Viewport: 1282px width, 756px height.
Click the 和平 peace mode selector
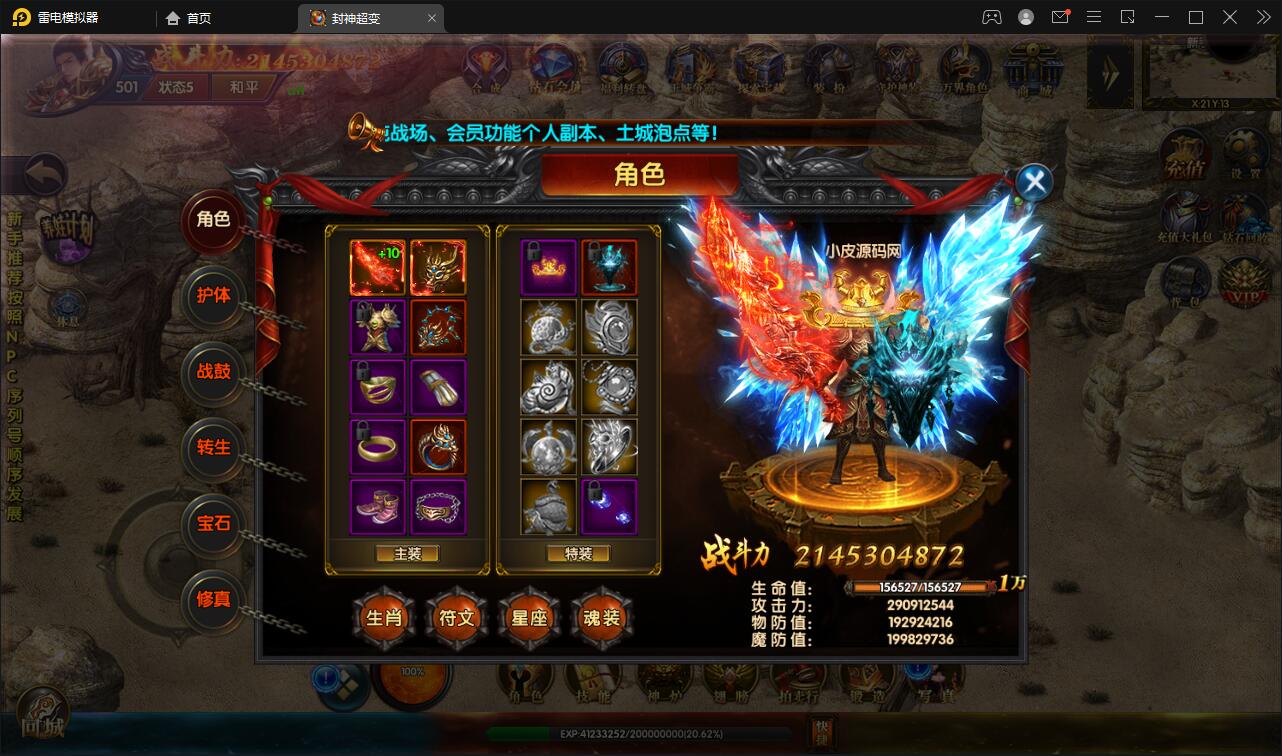tap(243, 87)
